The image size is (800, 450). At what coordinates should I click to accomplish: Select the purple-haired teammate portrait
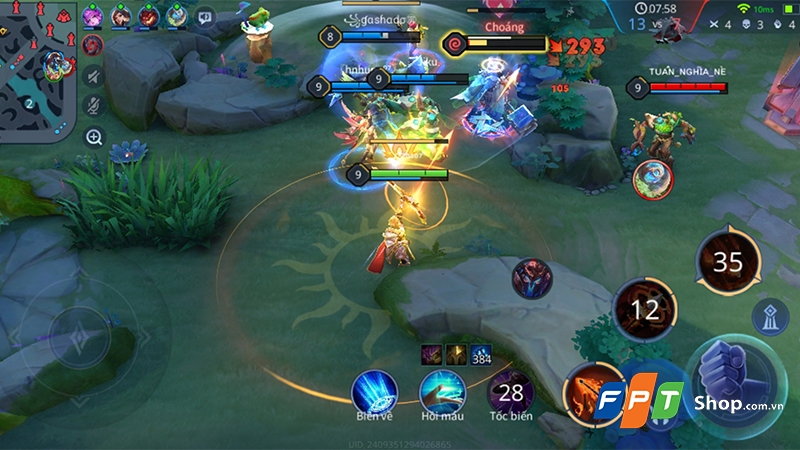coord(93,15)
